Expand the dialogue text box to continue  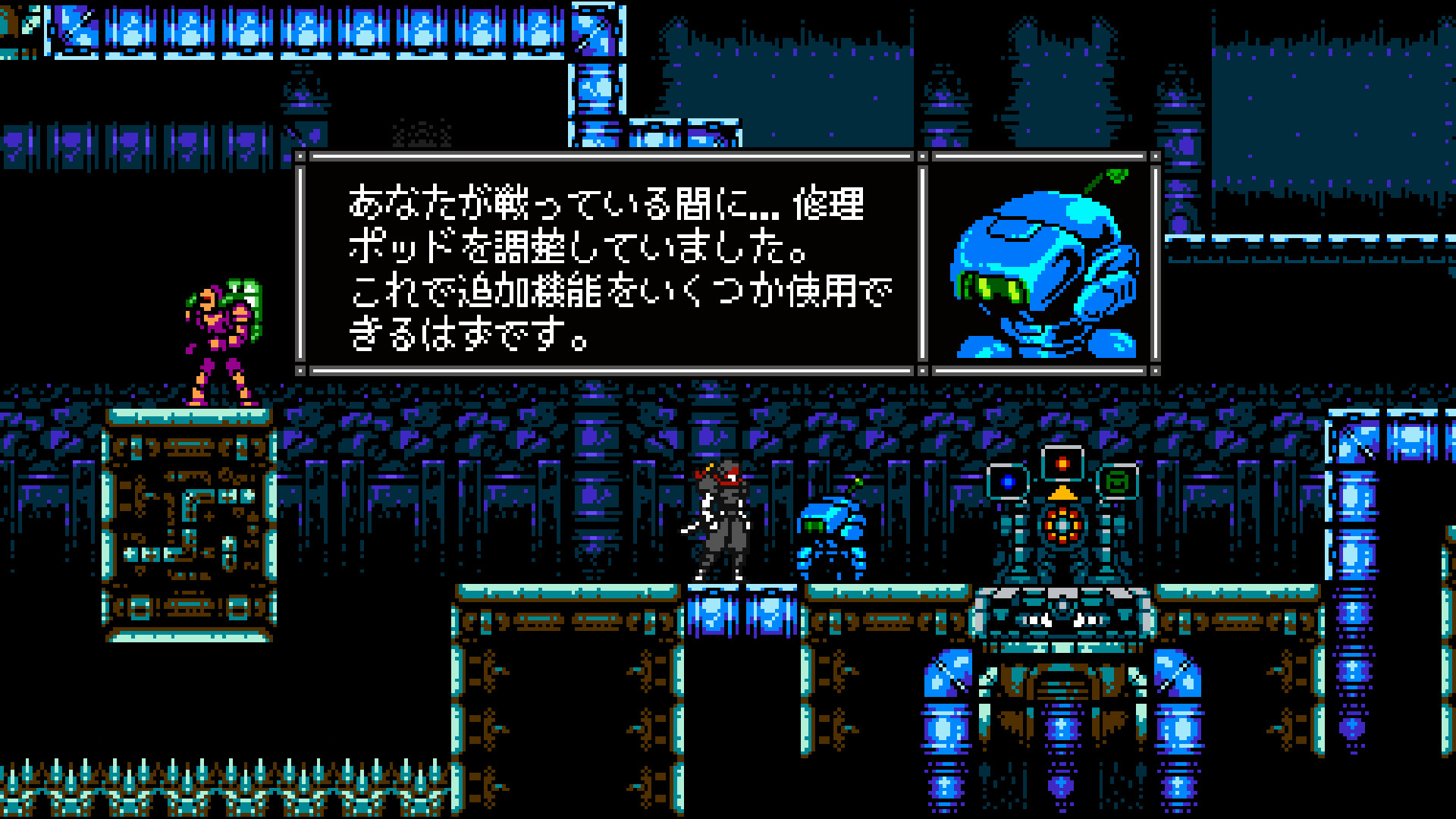coord(607,265)
